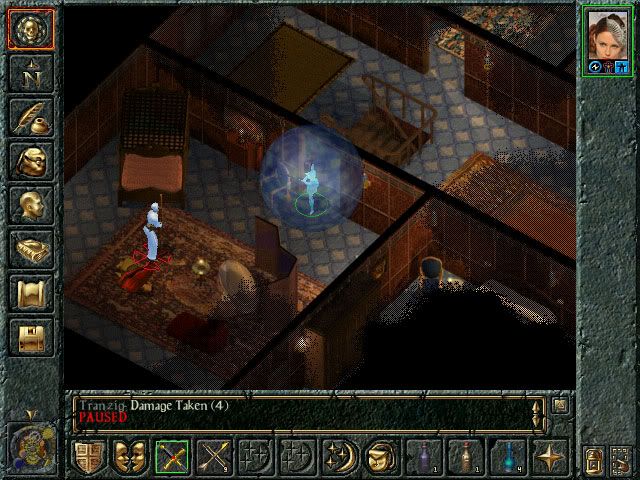
Task: Open the mage spellbook
Action: (31, 250)
